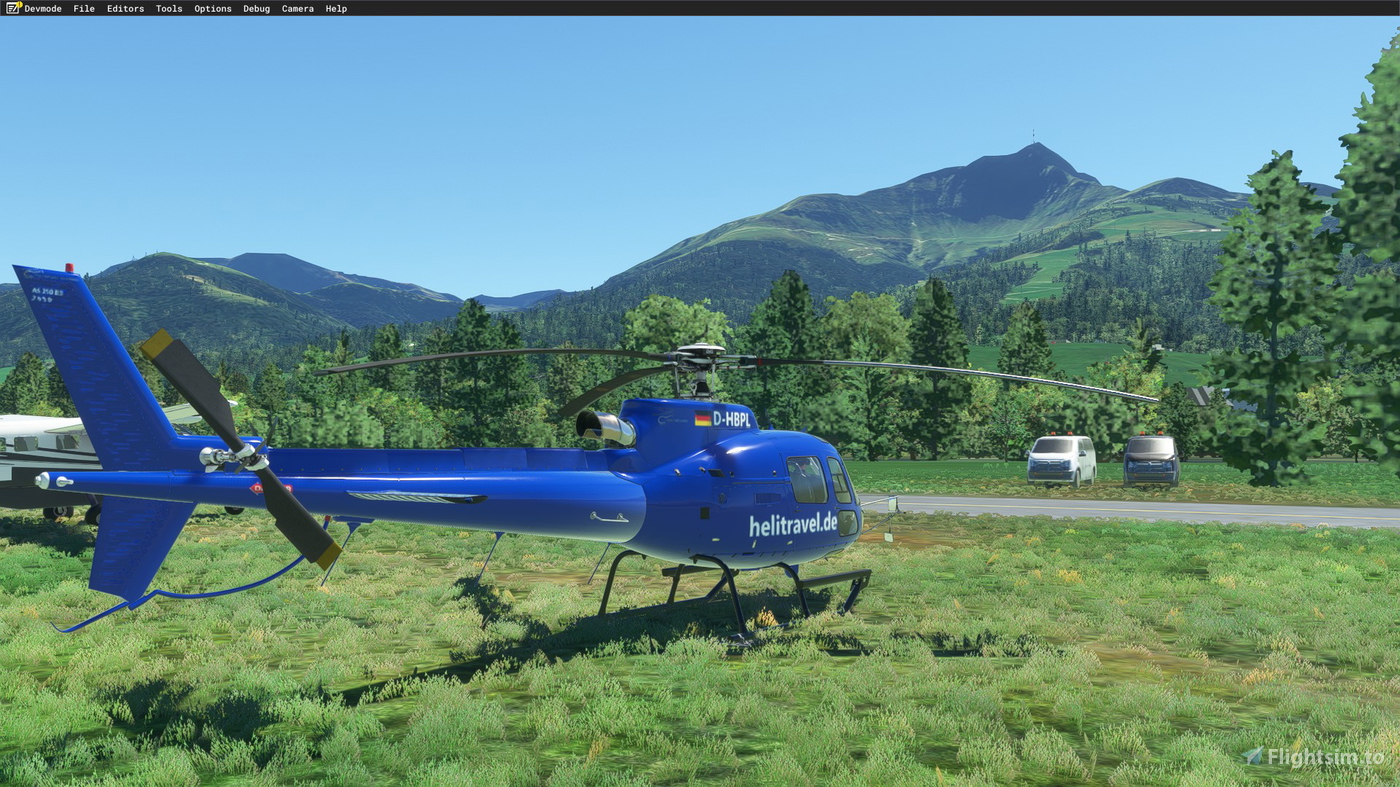Viewport: 1400px width, 787px height.
Task: Select the white van on the road
Action: pyautogui.click(x=1060, y=459)
